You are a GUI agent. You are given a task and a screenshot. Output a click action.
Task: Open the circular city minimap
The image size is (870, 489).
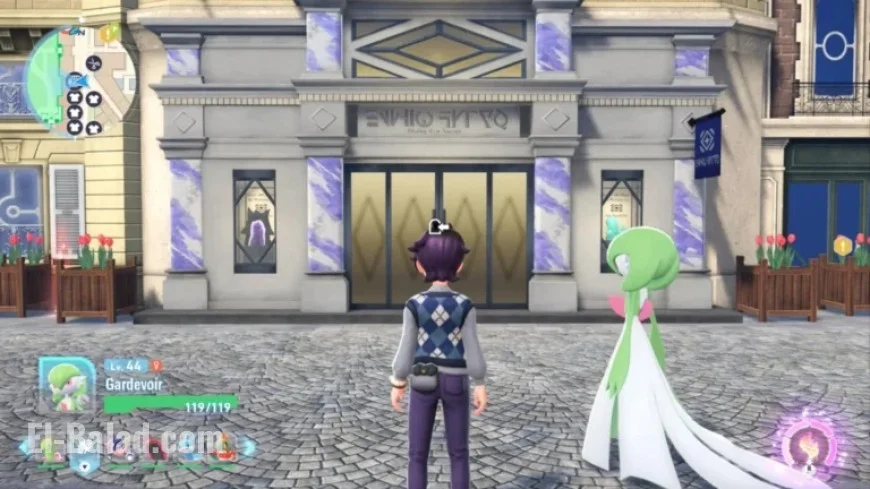78,80
